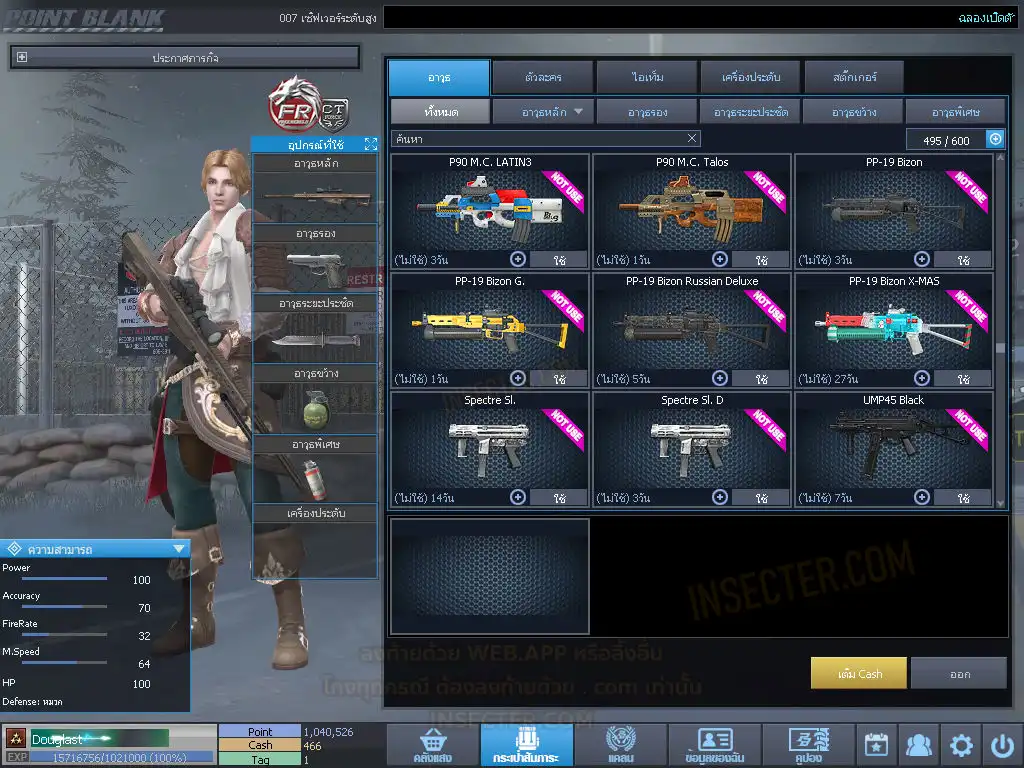Collapse the ความสามารถ ability stats panel
Viewport: 1024px width, 768px height.
[x=179, y=548]
